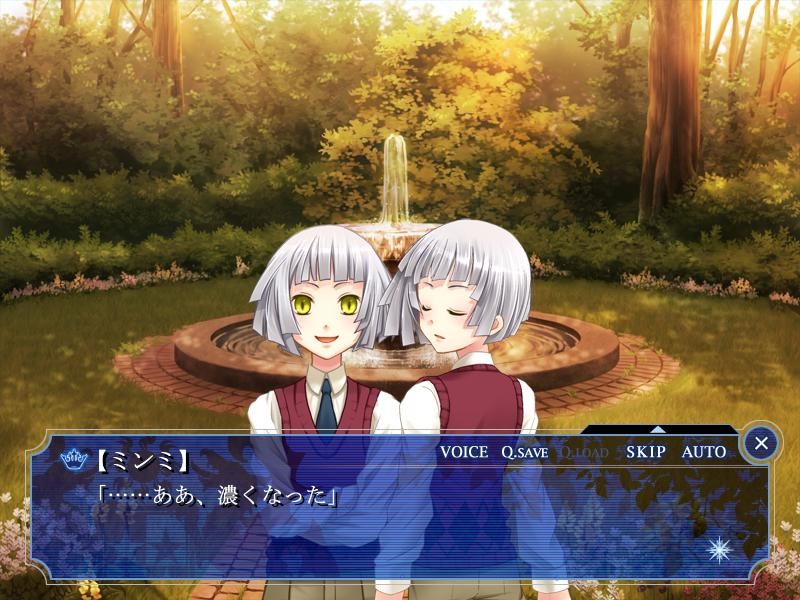Advance text via the snowflake indicator
800x600 pixels.
(719, 549)
